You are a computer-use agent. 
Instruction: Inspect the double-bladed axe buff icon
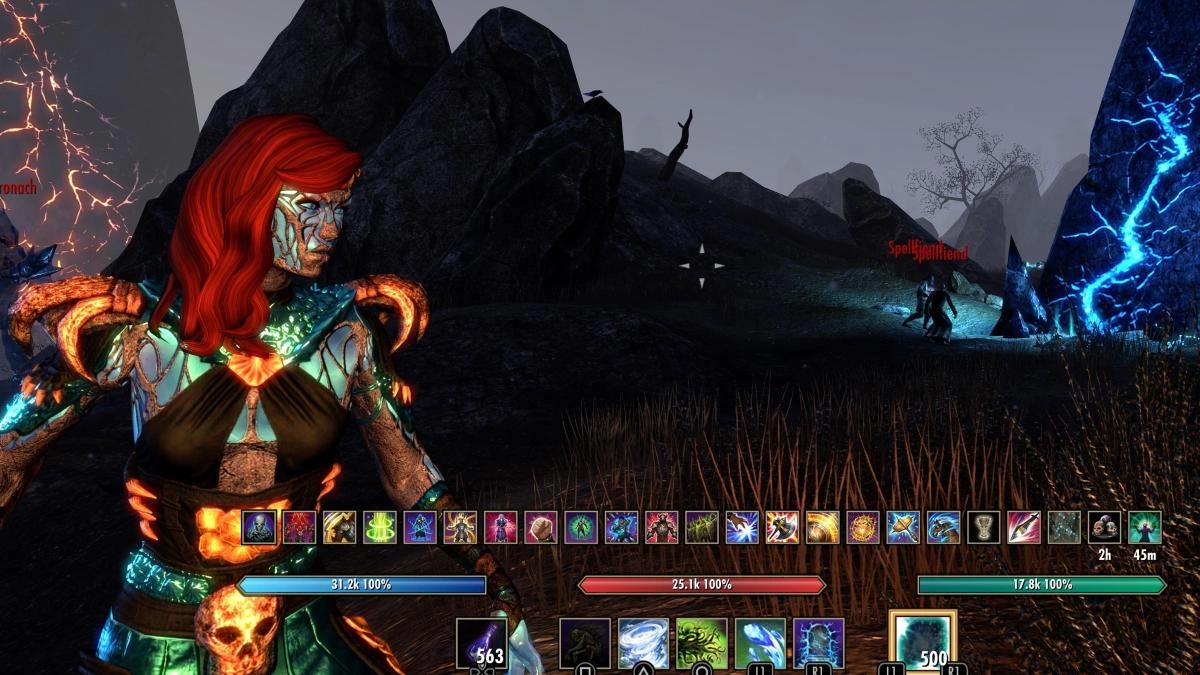[x=782, y=527]
